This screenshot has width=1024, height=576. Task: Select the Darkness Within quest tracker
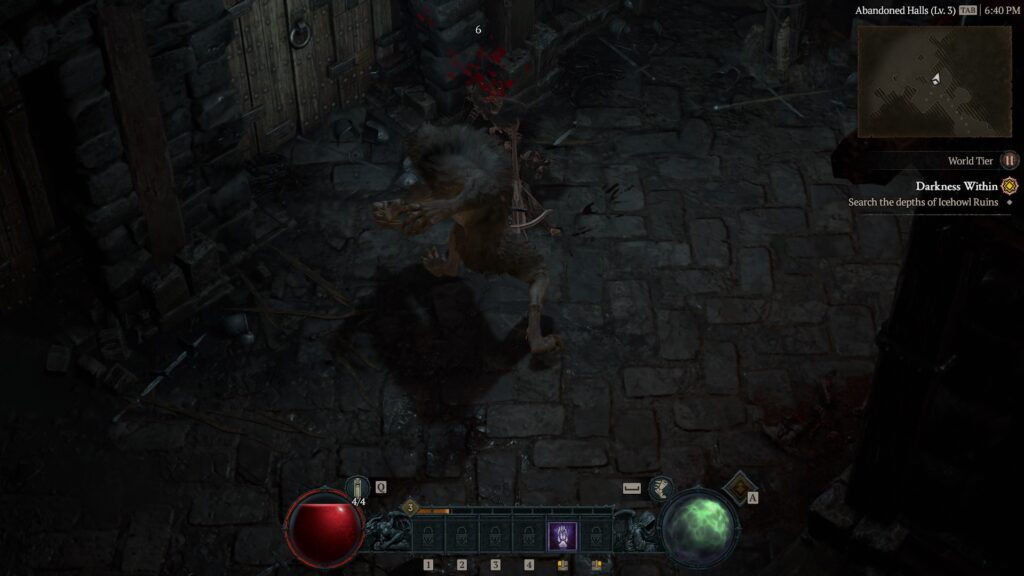tap(956, 186)
